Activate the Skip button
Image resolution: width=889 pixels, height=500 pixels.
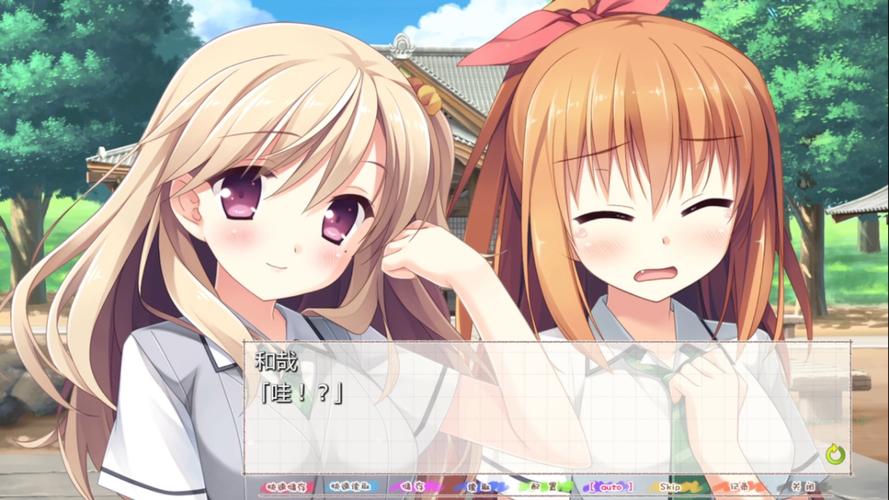[x=671, y=487]
